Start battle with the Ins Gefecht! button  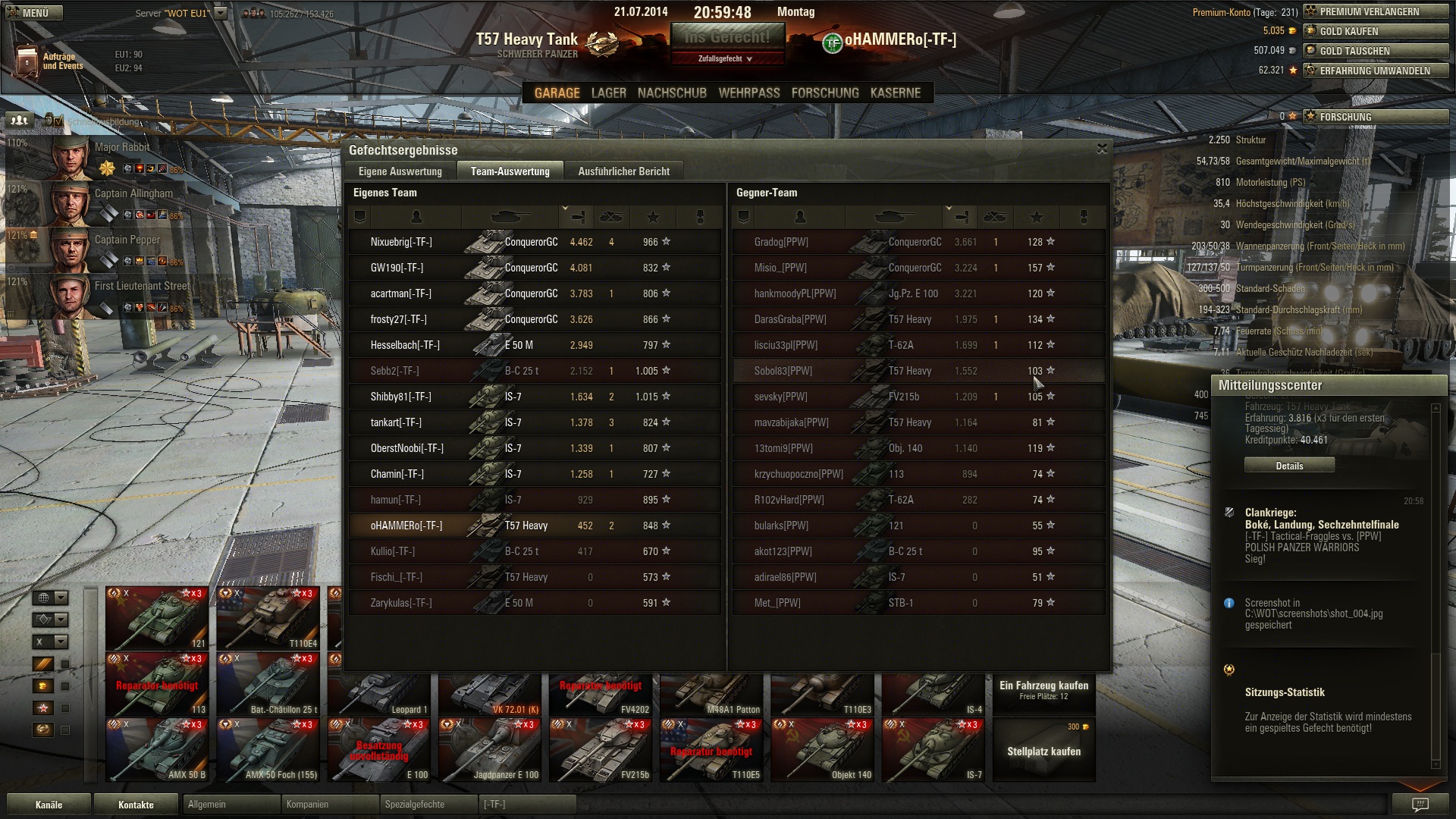click(x=726, y=37)
